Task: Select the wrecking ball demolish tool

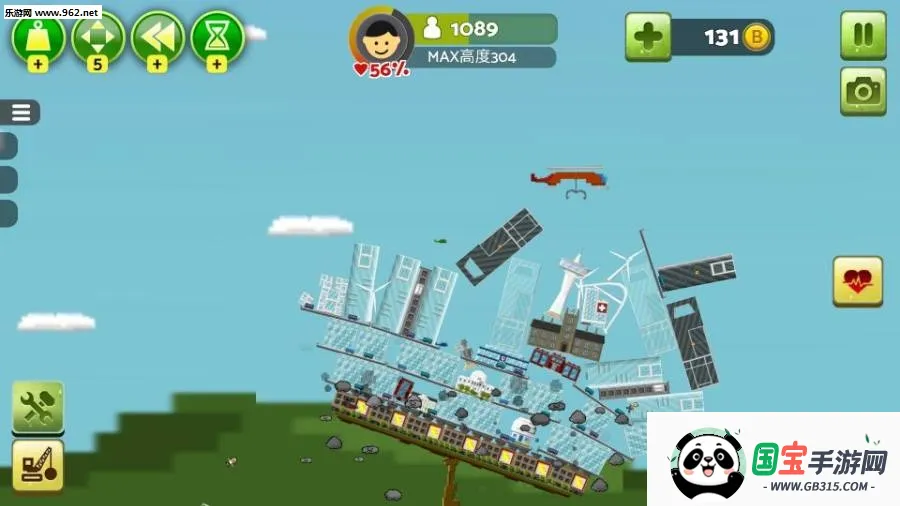Action: (x=38, y=466)
